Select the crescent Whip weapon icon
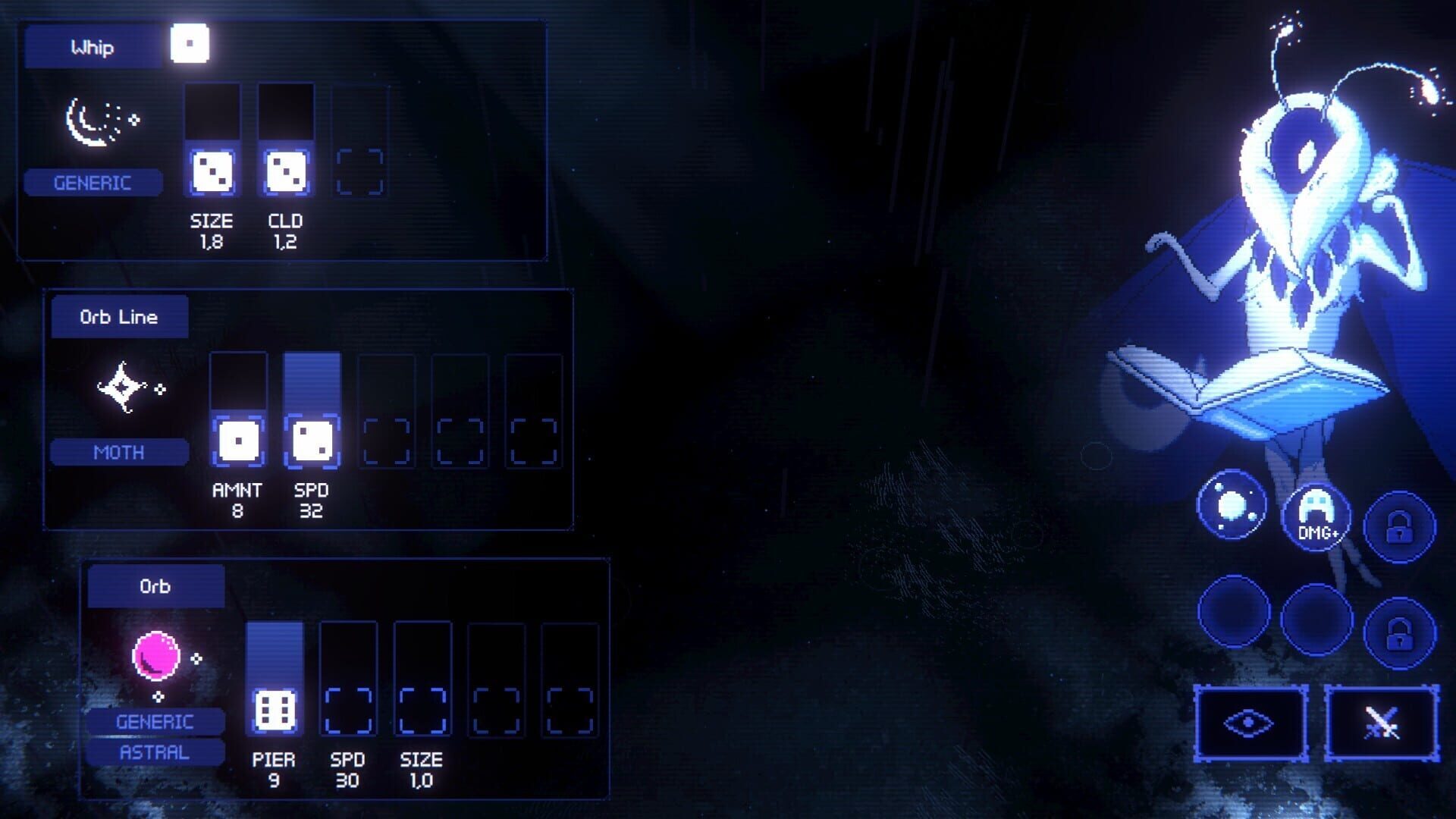Image resolution: width=1456 pixels, height=819 pixels. (102, 121)
